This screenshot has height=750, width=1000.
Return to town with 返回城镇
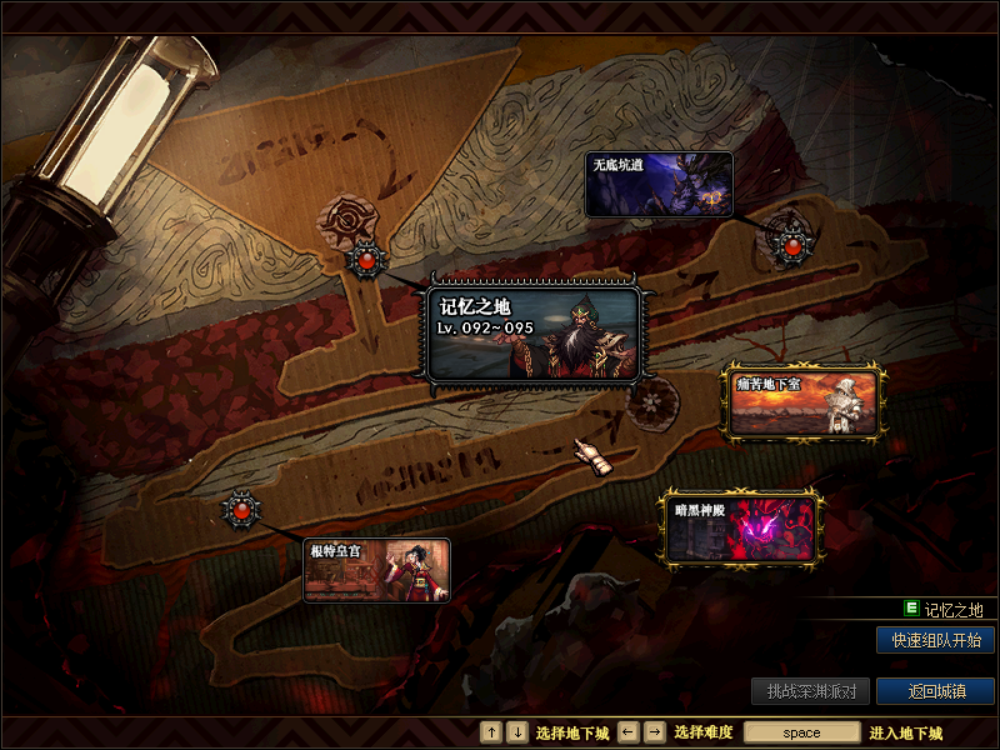(935, 691)
